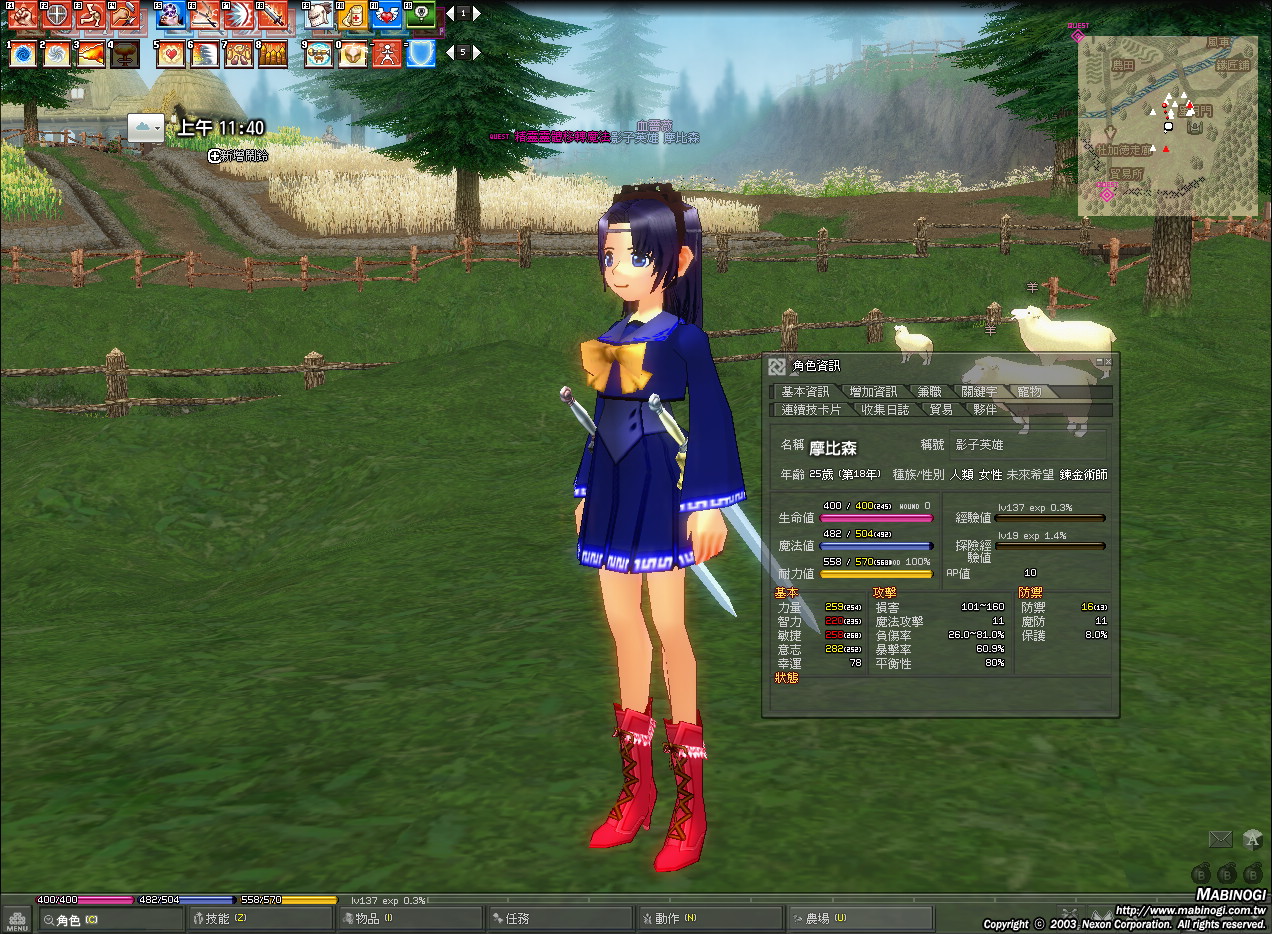Click the minimap
The width and height of the screenshot is (1272, 934).
pyautogui.click(x=1167, y=126)
